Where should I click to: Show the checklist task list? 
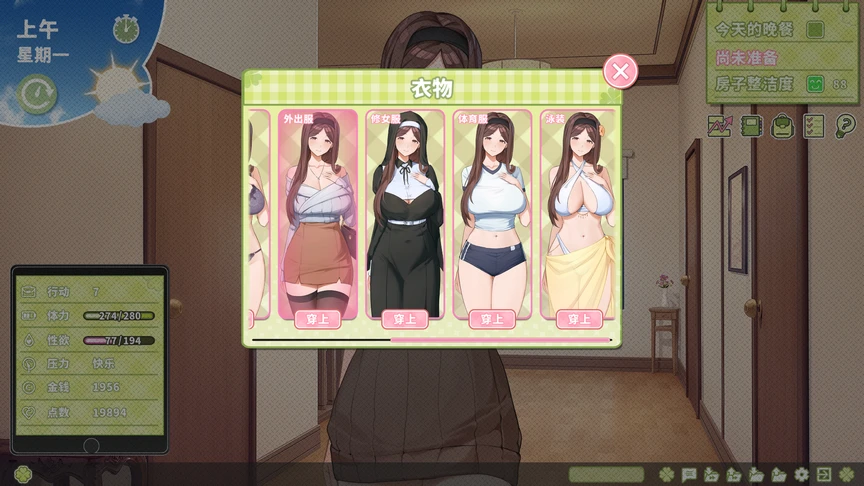point(814,126)
